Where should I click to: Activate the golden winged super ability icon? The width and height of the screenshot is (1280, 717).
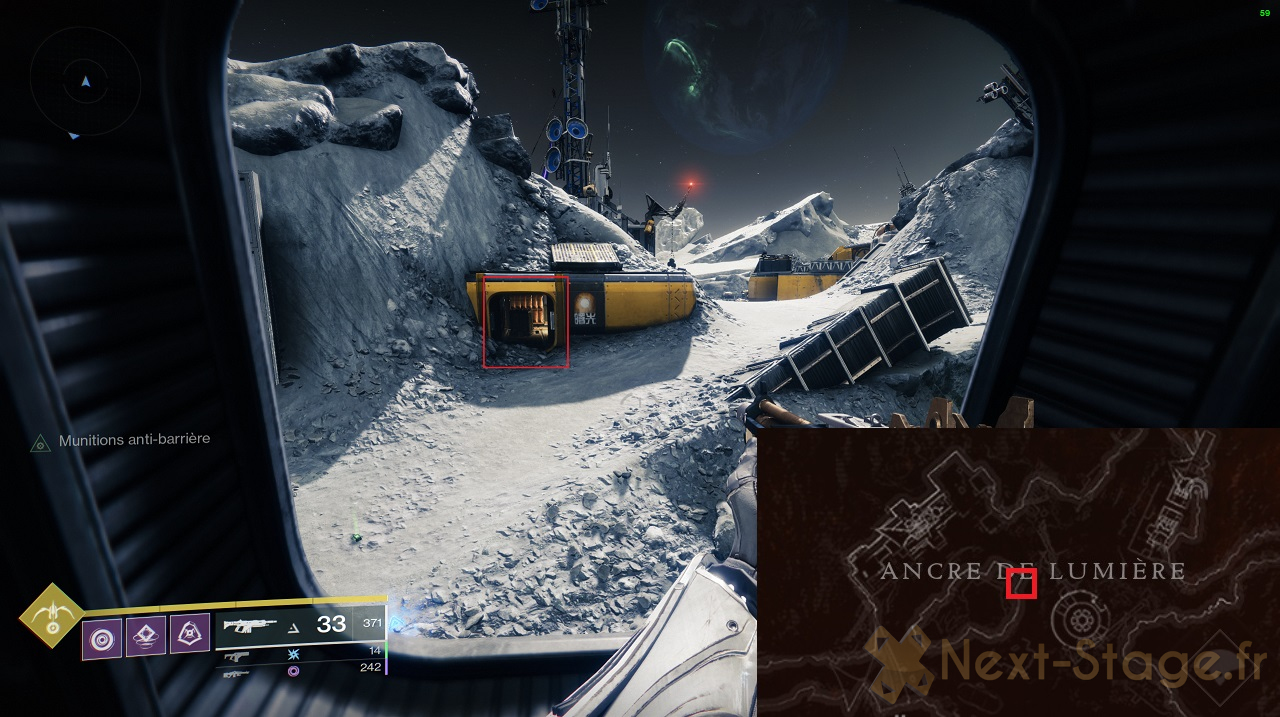[52, 616]
